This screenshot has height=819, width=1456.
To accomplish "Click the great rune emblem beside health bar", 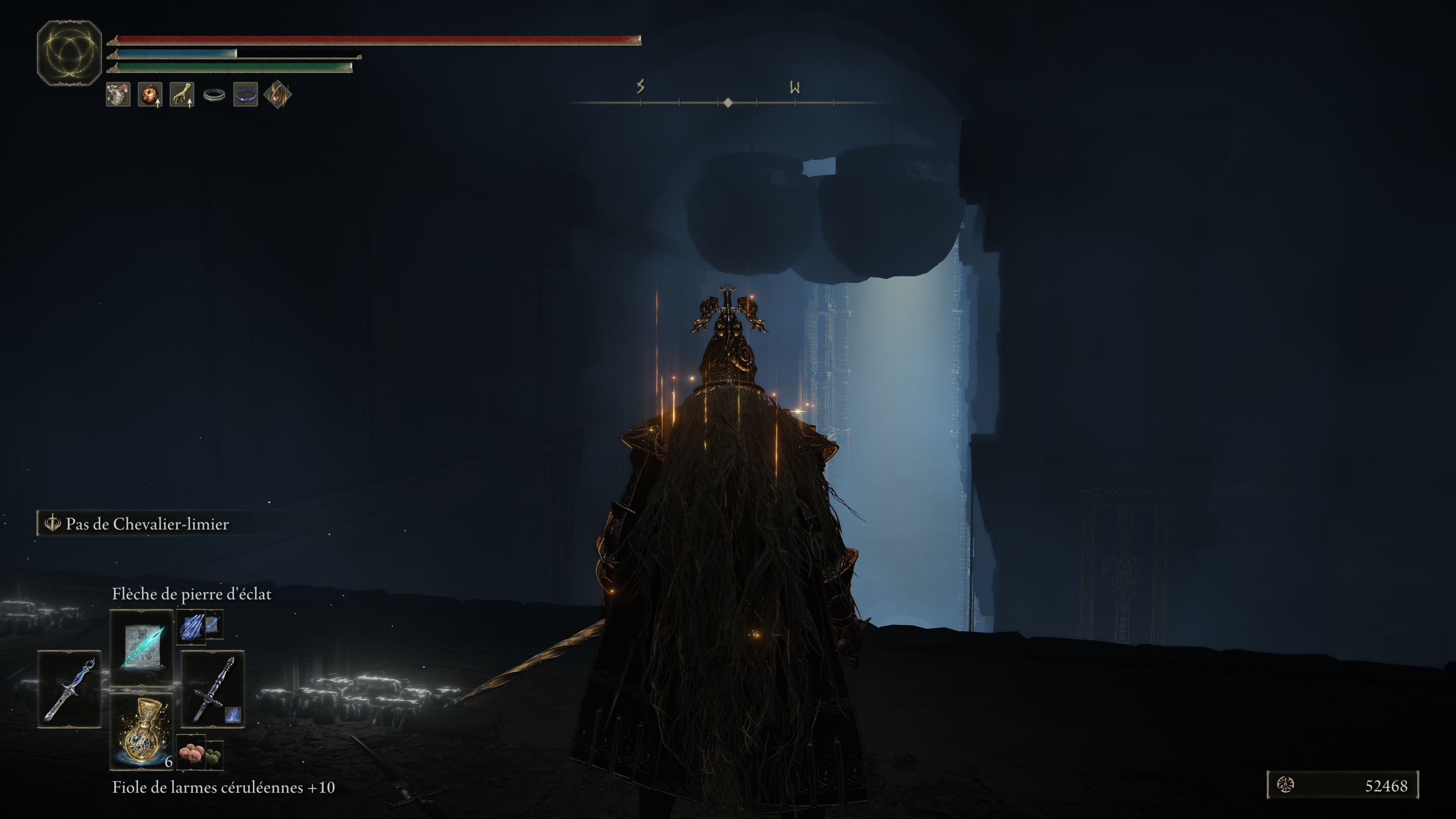I will pyautogui.click(x=69, y=53).
